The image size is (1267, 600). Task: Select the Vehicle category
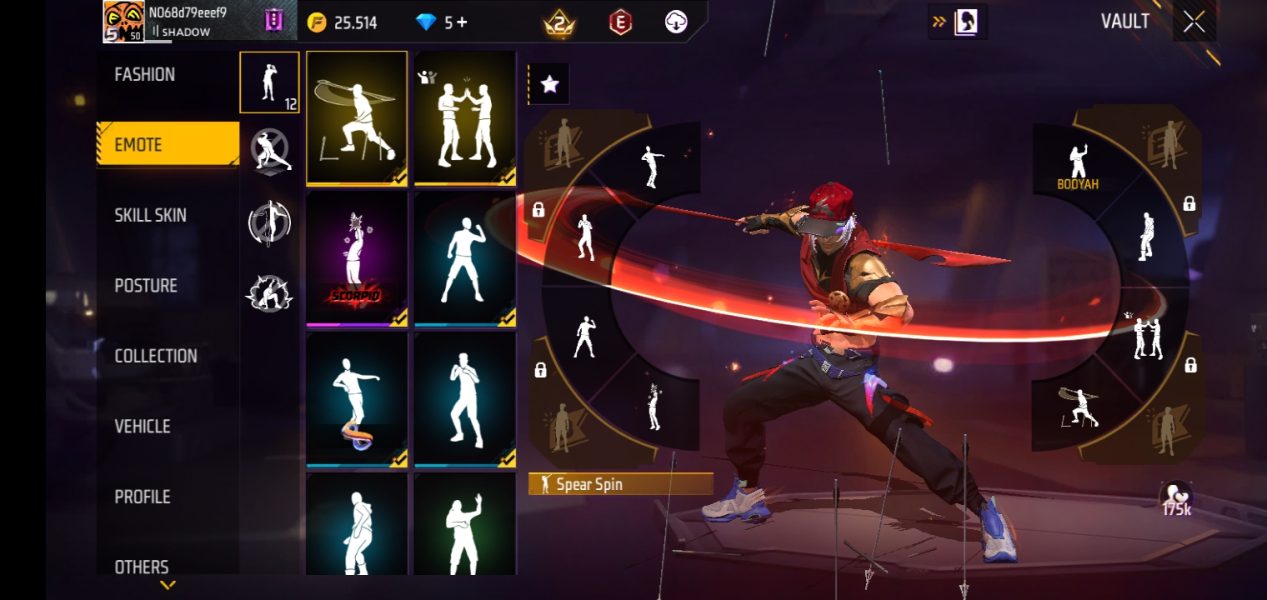(142, 427)
